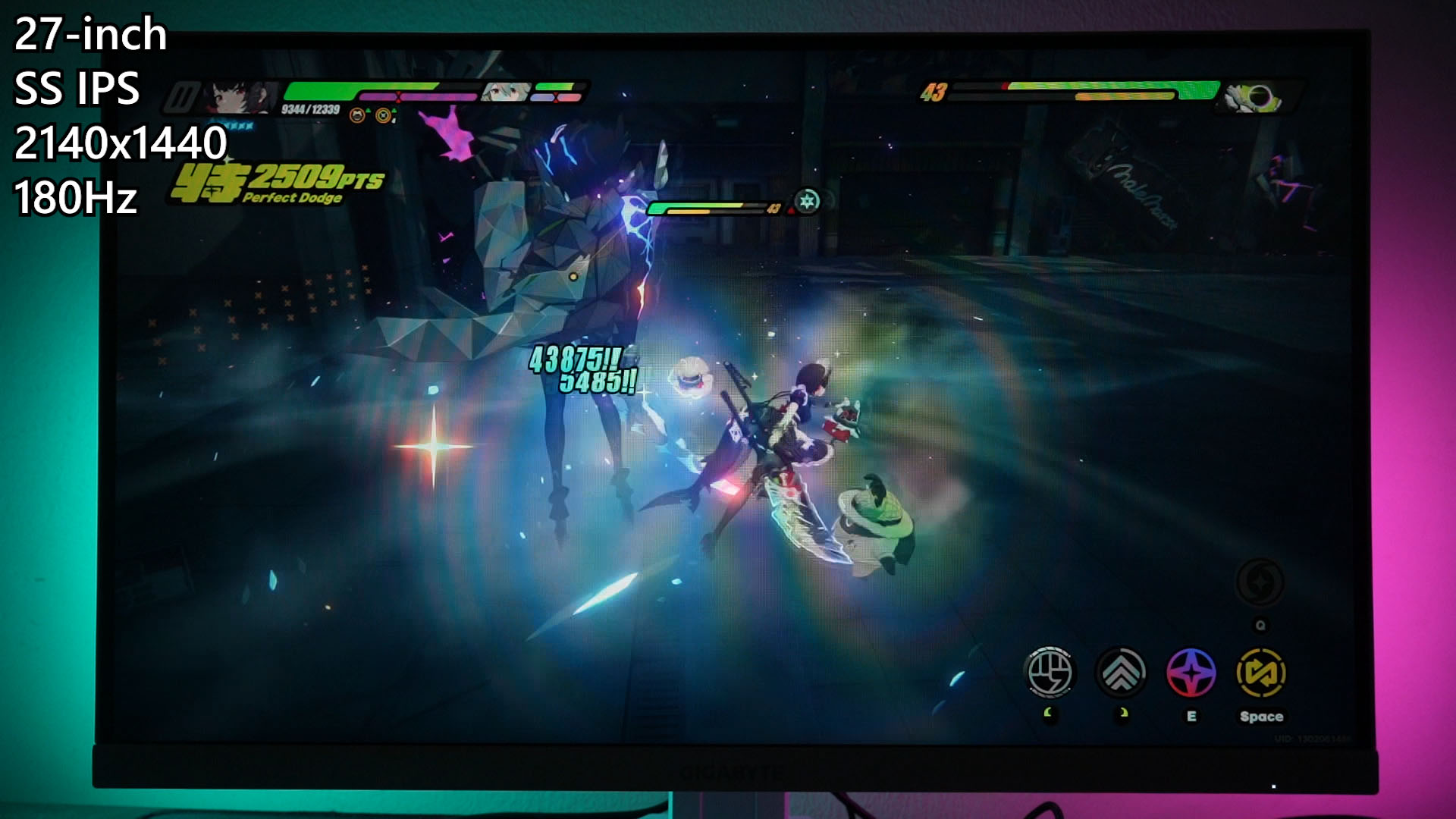
Task: Inspect the bear-face buff status icon
Action: (x=357, y=115)
